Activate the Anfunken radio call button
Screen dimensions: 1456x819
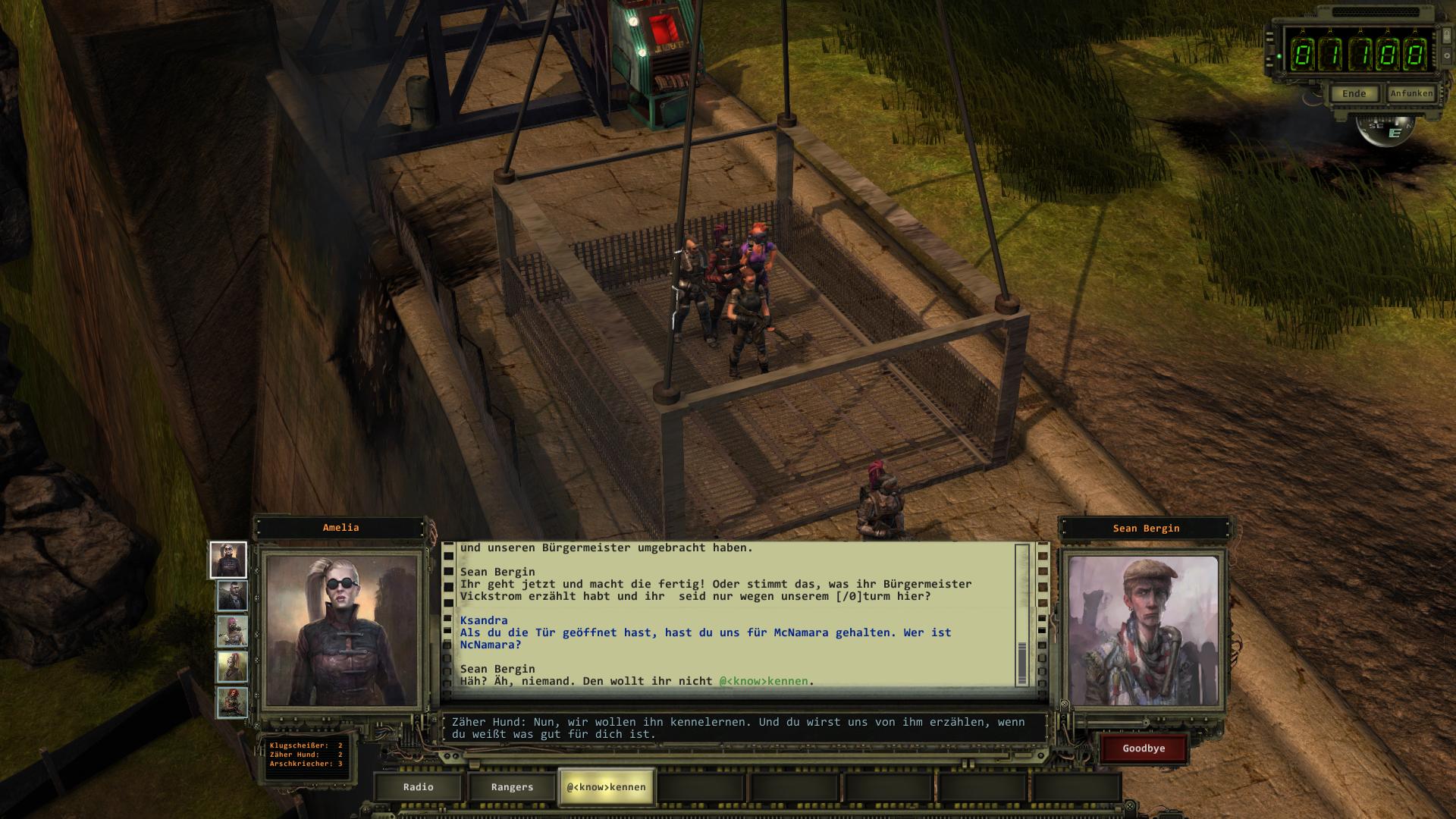[1411, 93]
